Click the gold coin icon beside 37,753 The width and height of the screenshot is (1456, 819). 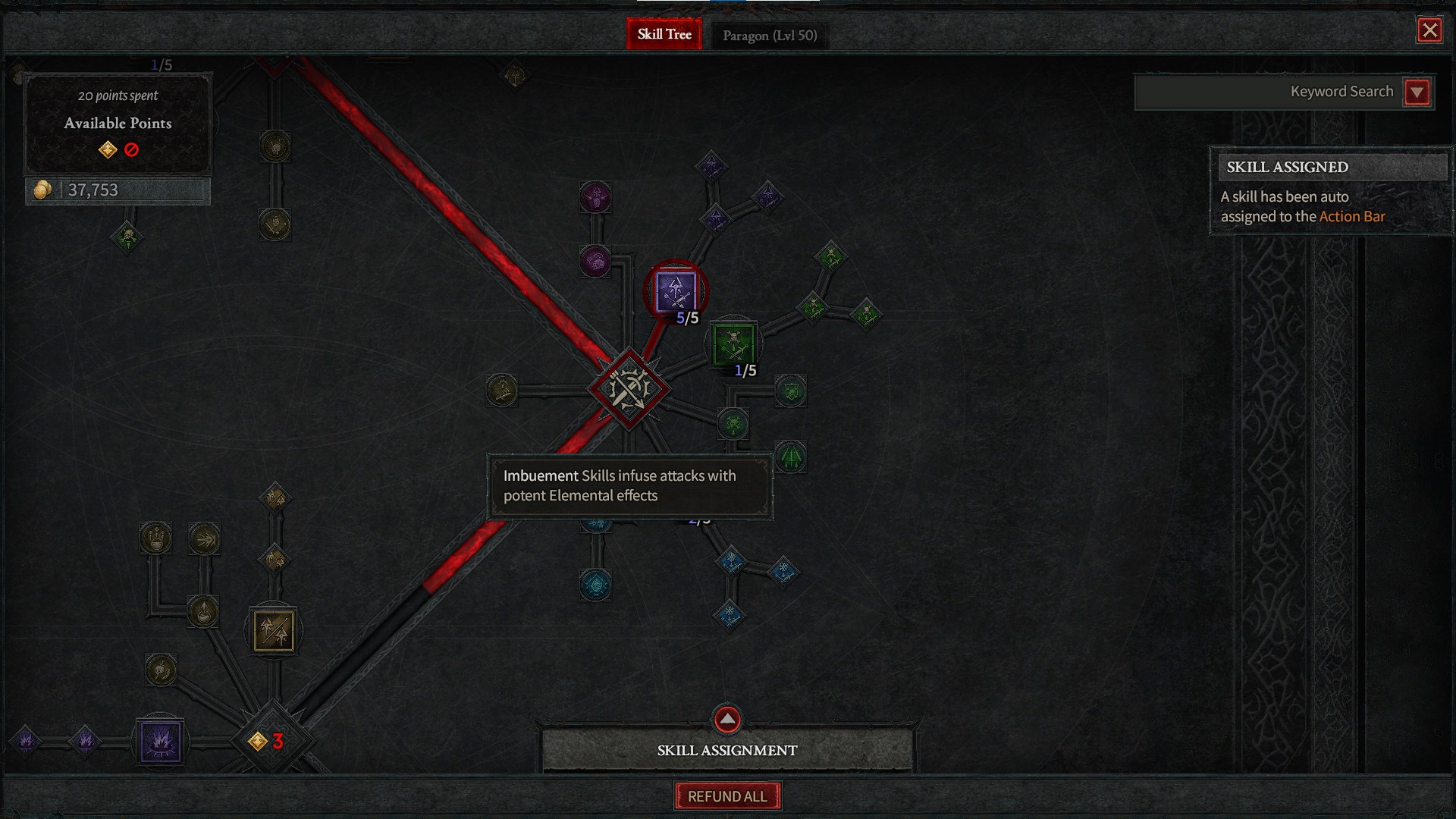tap(42, 189)
